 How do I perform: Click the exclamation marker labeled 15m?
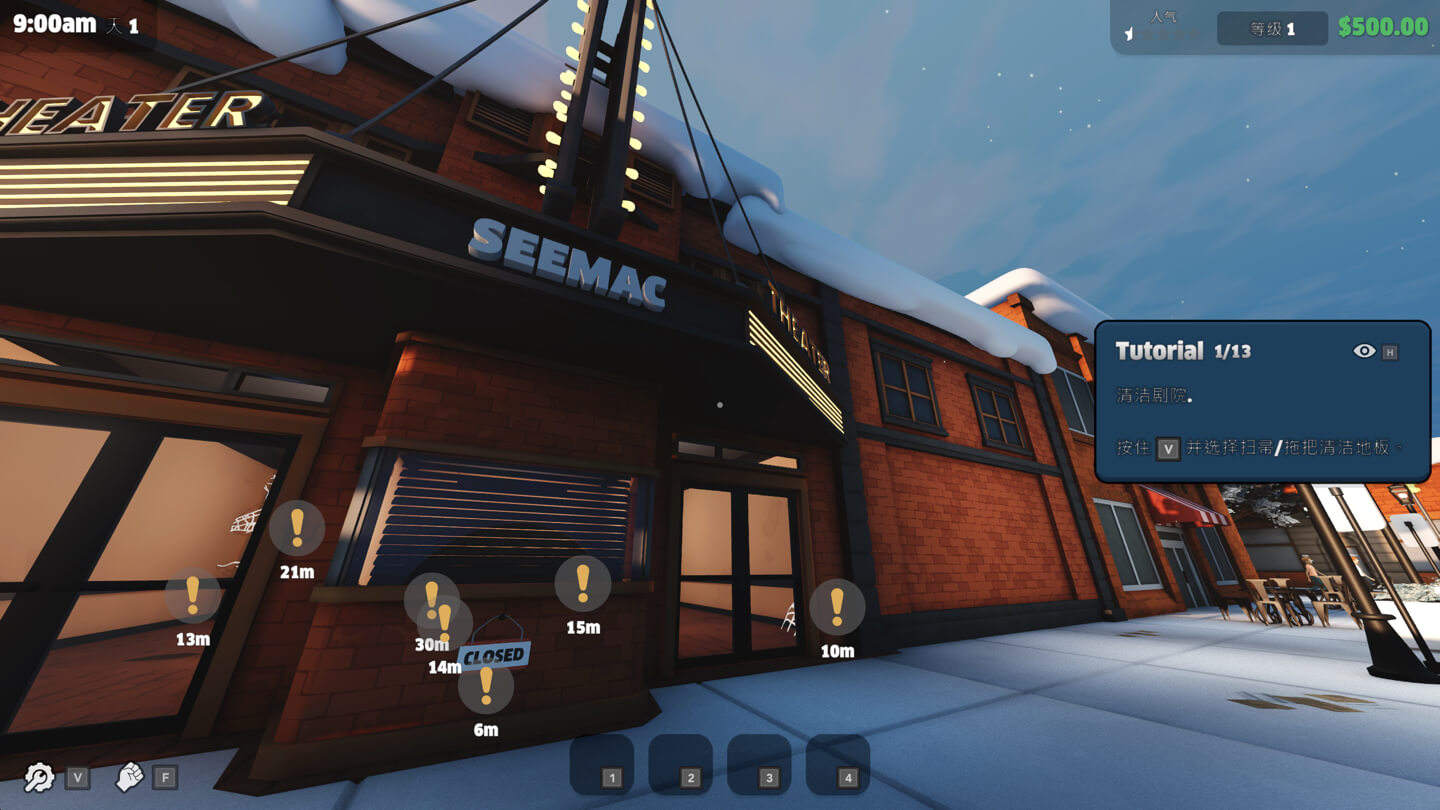[x=583, y=583]
